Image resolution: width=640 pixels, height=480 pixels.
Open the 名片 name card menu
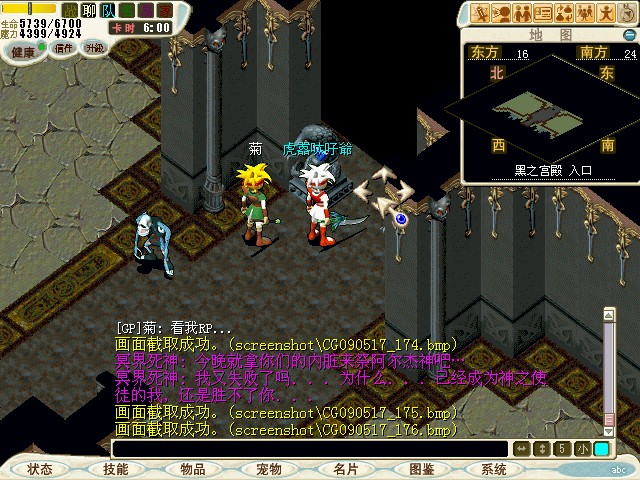pyautogui.click(x=345, y=469)
